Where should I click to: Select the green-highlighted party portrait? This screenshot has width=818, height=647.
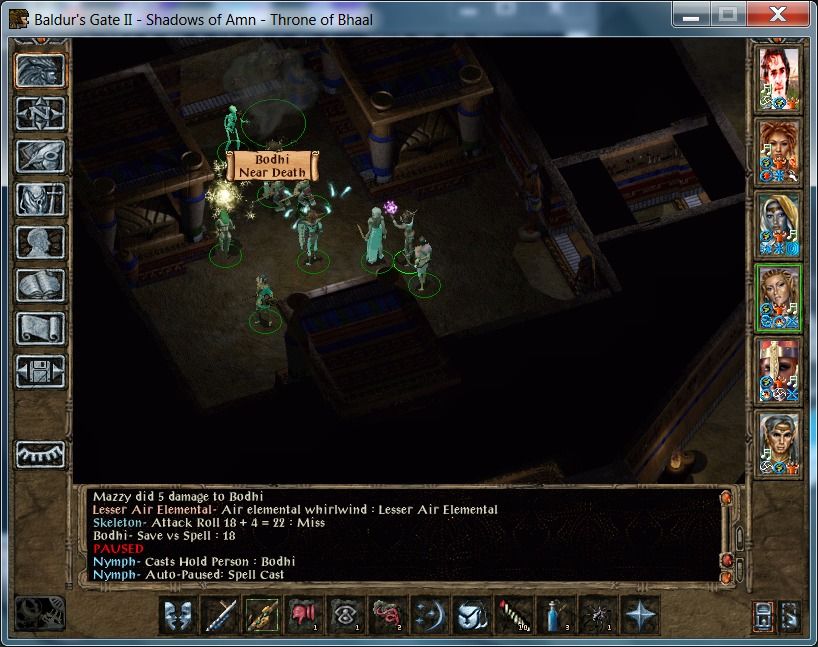[779, 297]
